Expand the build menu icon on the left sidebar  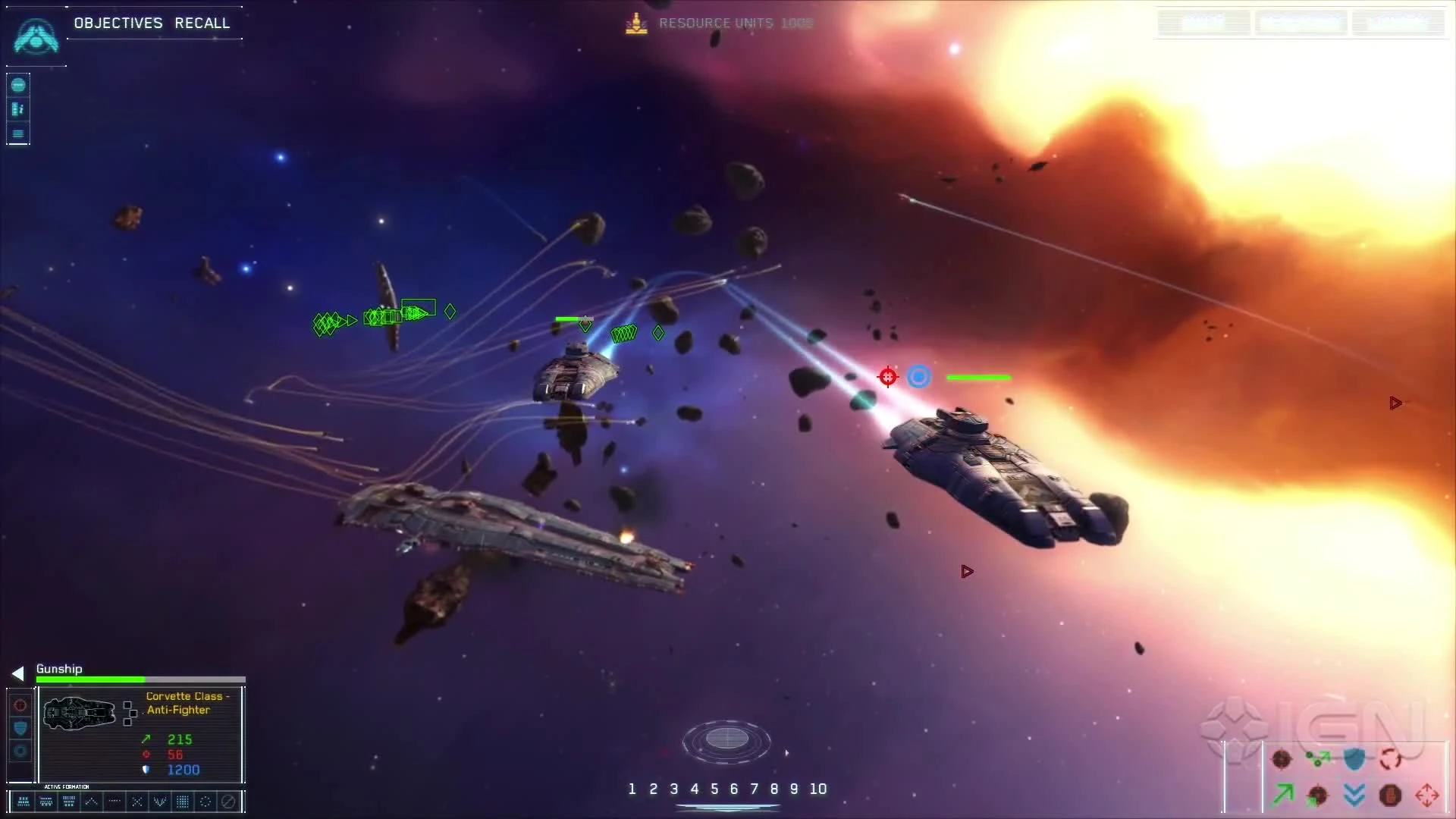tap(17, 85)
